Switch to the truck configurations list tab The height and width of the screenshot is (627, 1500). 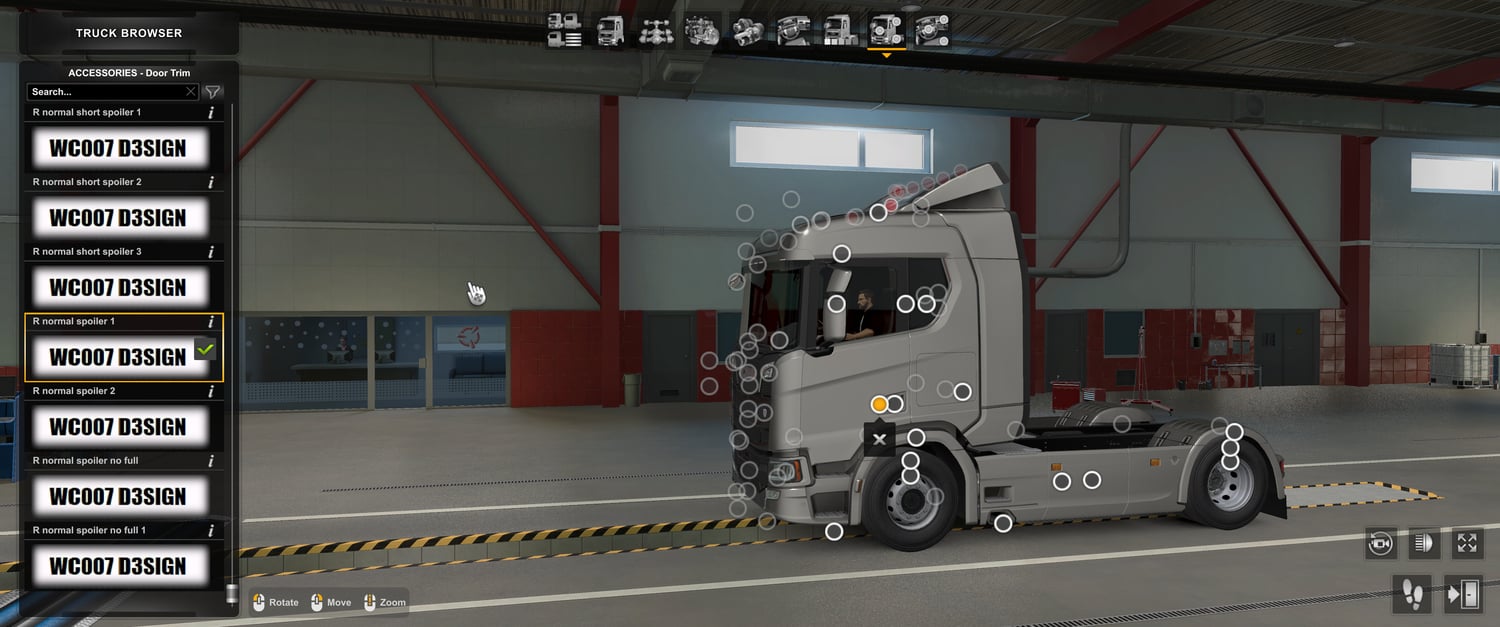click(x=565, y=31)
